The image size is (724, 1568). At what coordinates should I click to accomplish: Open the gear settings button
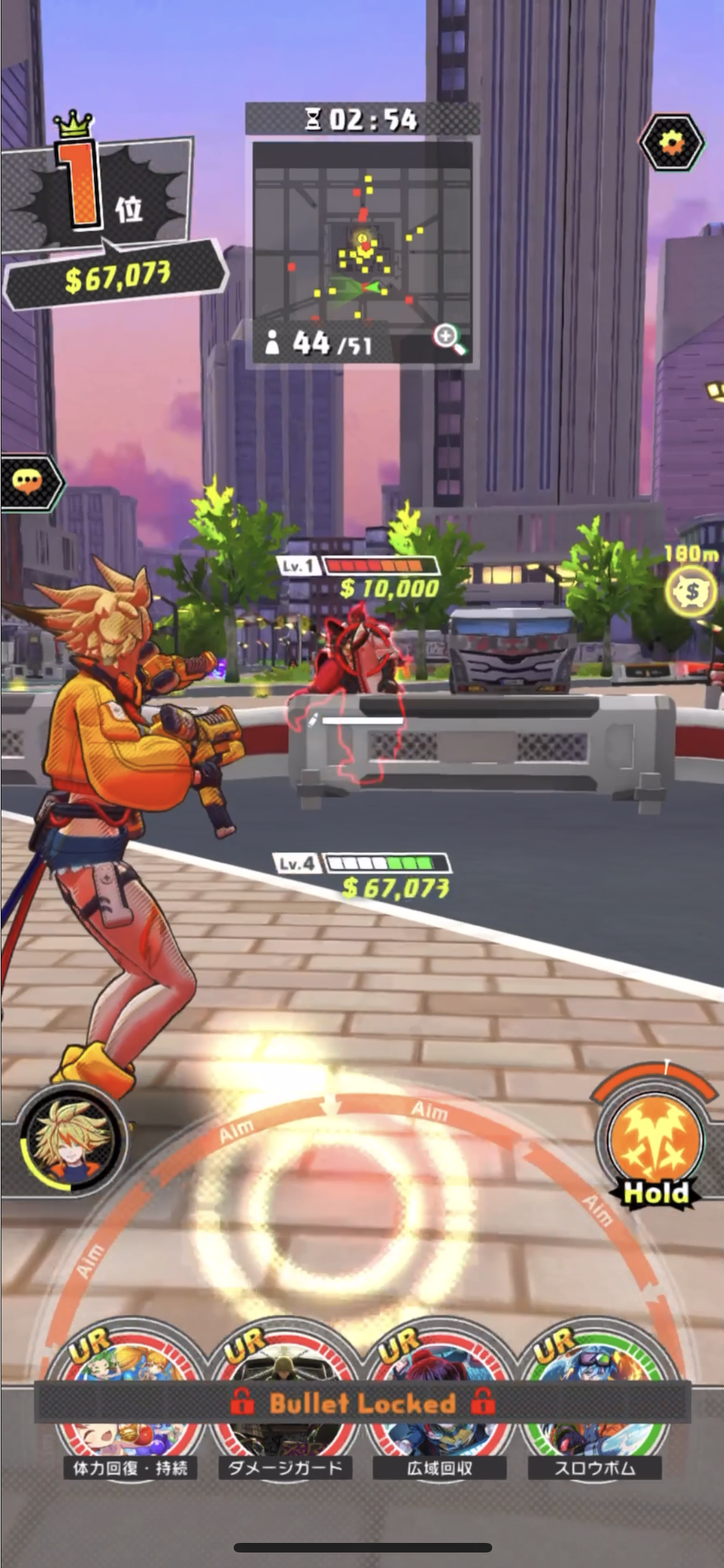tap(672, 142)
